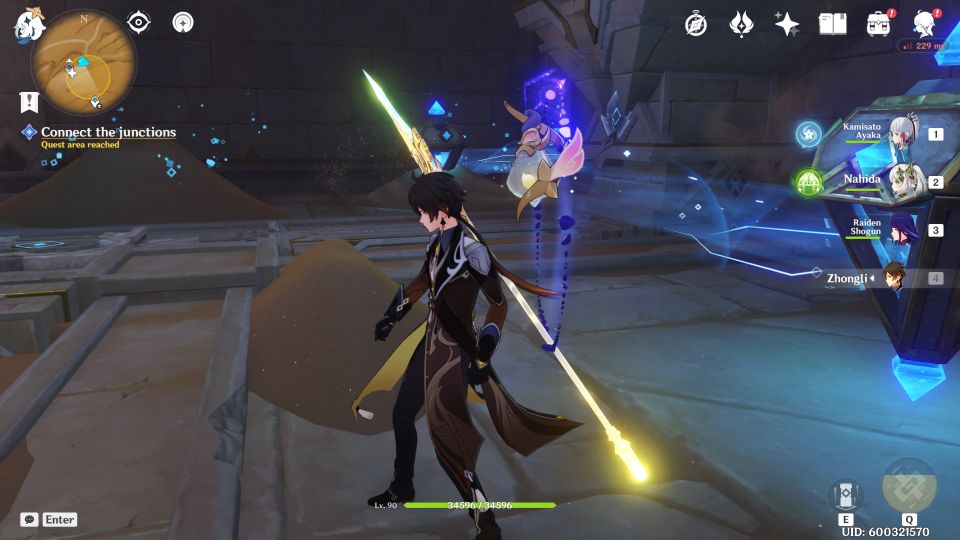Viewport: 960px width, 540px height.
Task: Open the four-pointed star events icon
Action: [787, 24]
